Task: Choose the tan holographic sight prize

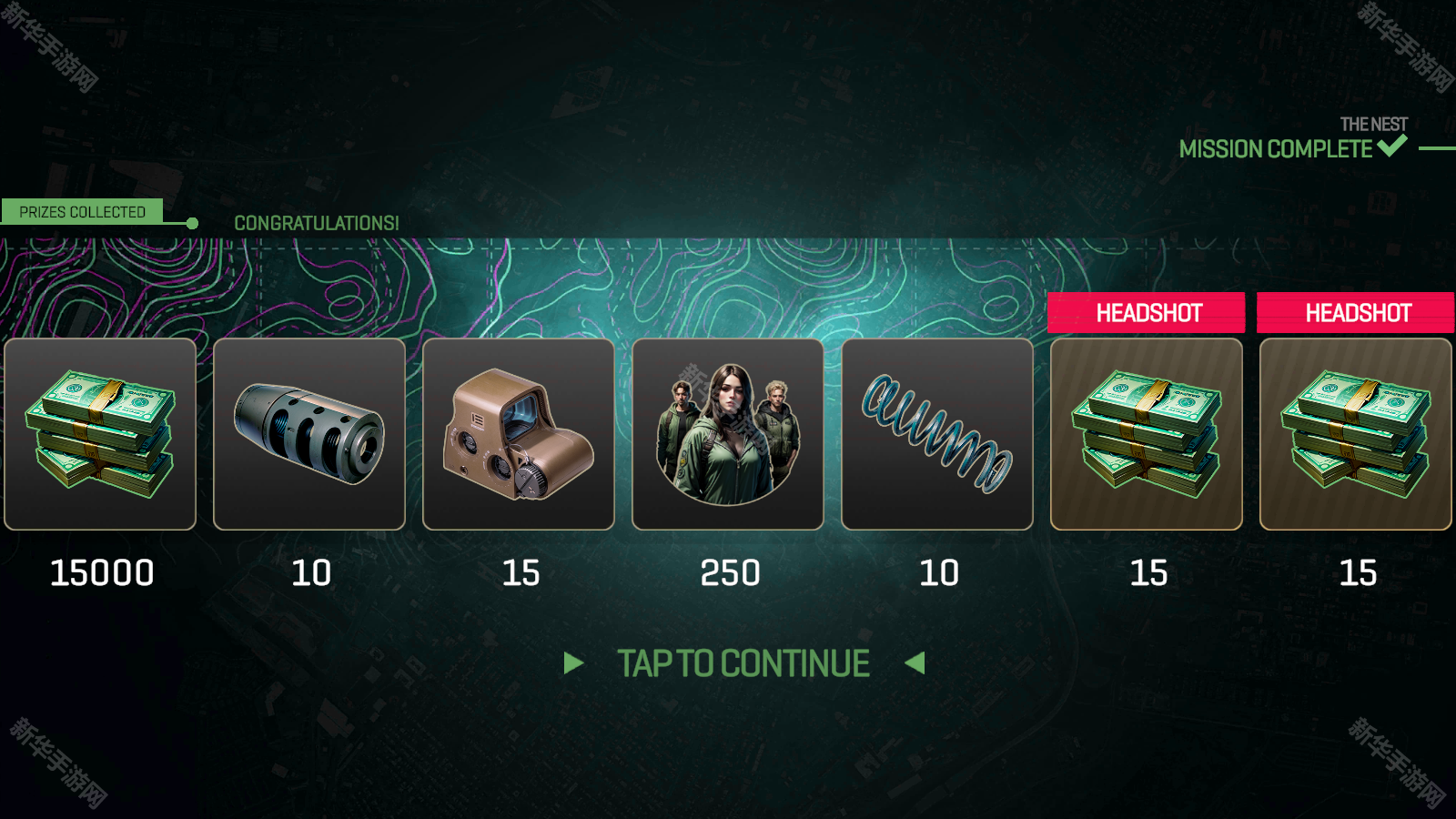Action: (519, 434)
